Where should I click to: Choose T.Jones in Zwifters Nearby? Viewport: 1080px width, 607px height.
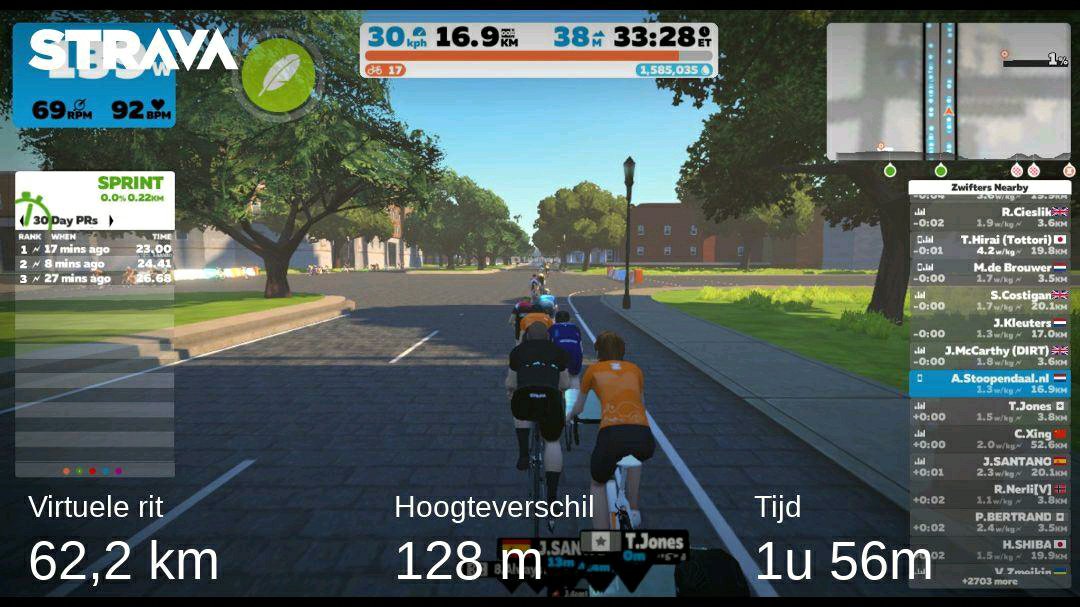click(989, 411)
